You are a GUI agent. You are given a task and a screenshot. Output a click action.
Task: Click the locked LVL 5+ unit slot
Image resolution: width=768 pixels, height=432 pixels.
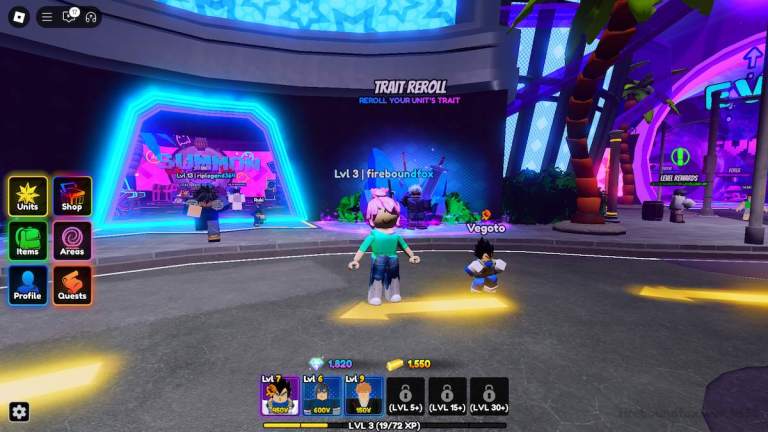(x=406, y=396)
